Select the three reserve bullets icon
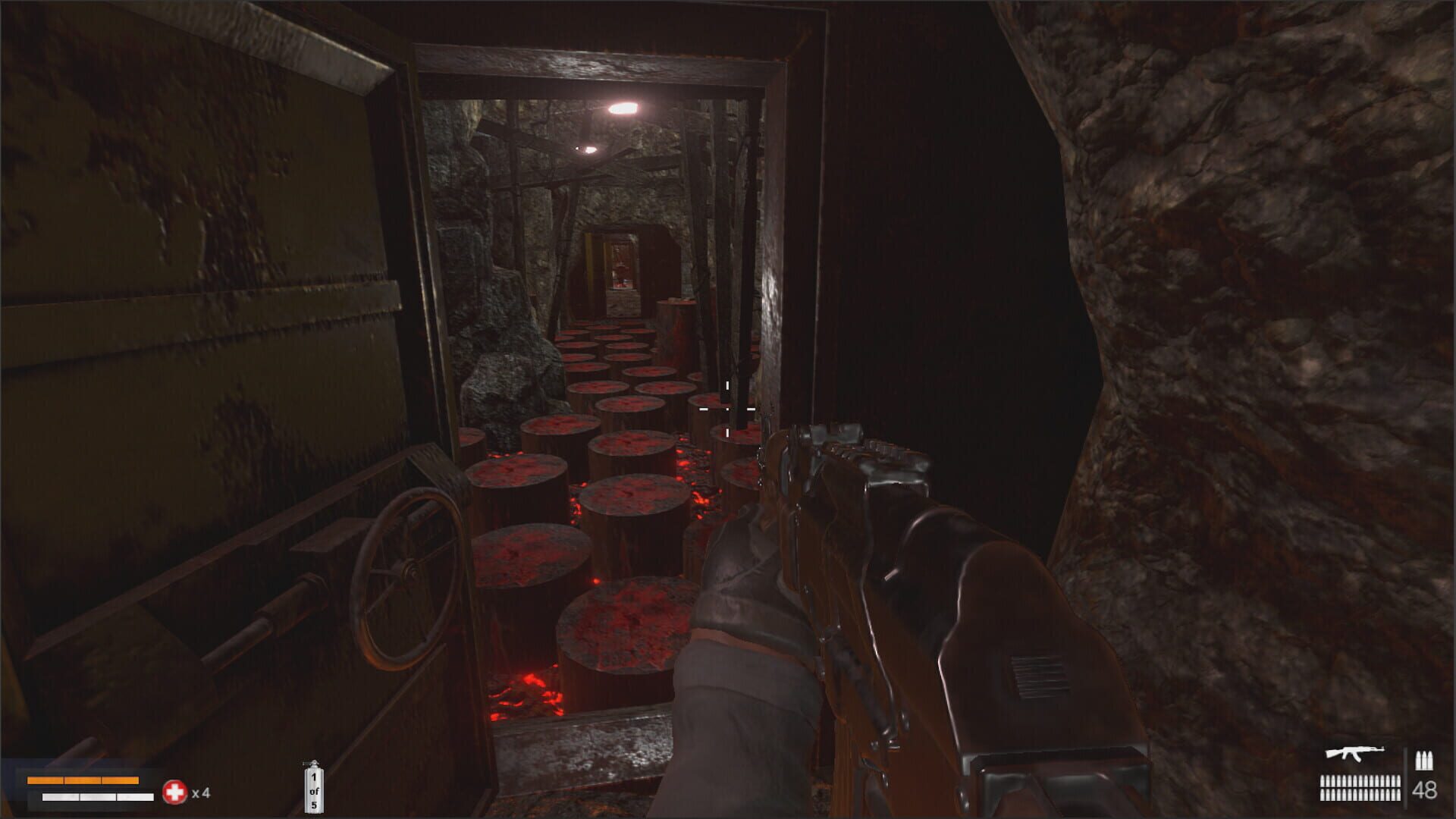Screen dimensions: 1456x819 1423,758
